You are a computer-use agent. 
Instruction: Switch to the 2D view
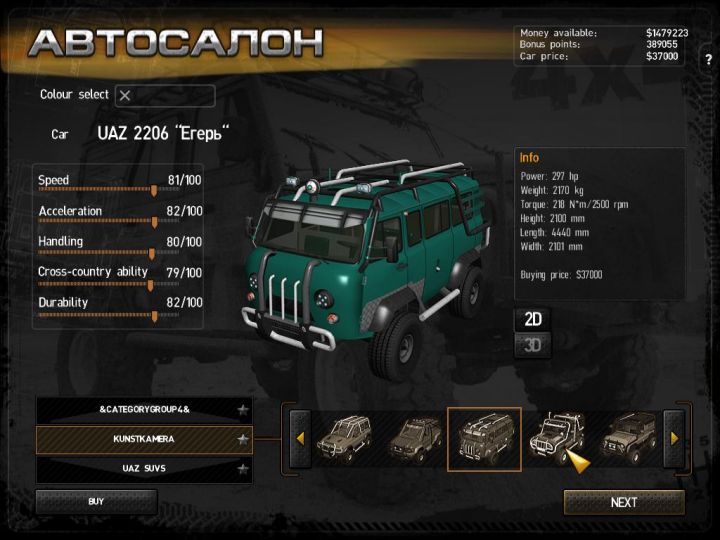point(533,319)
